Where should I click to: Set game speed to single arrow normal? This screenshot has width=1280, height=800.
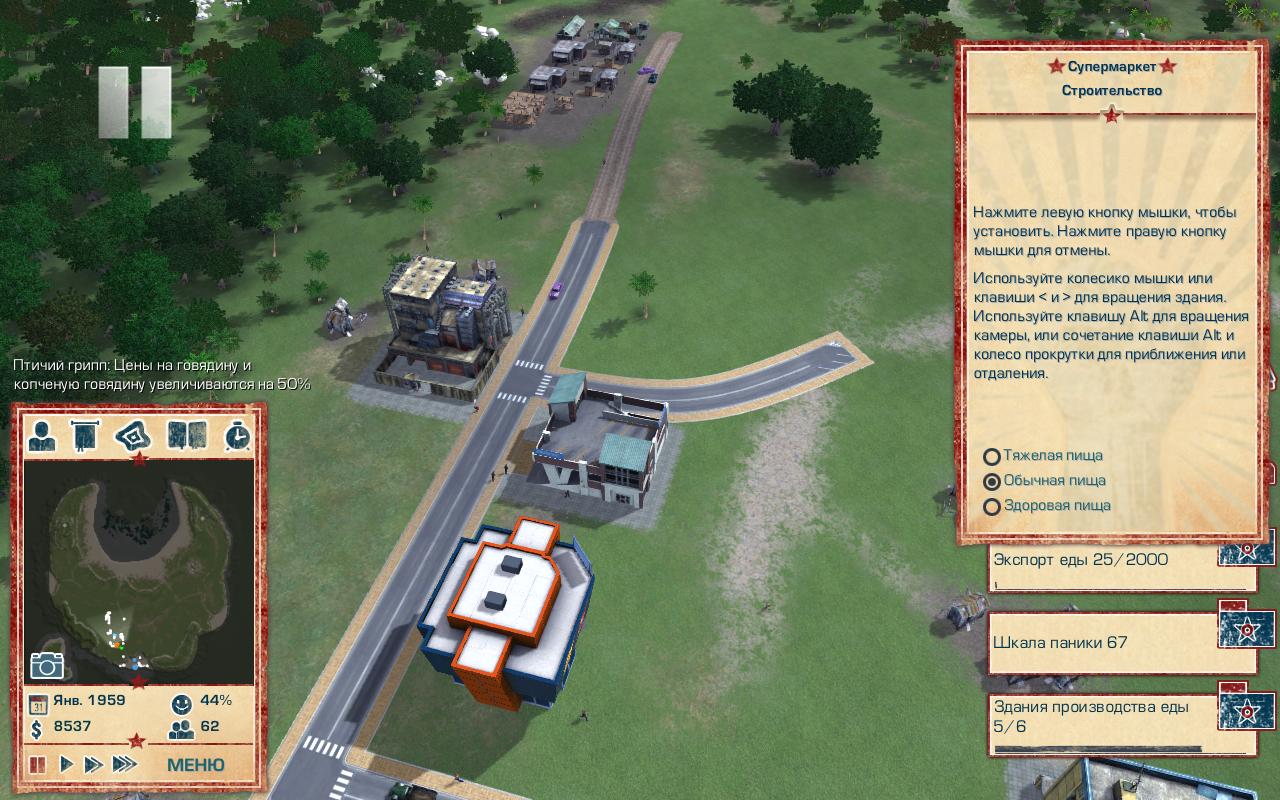[66, 765]
